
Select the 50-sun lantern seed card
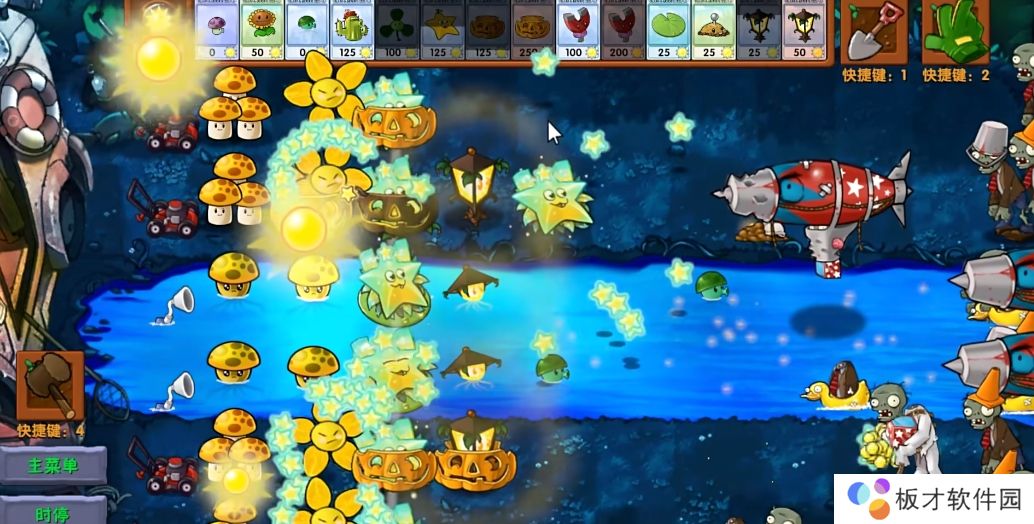tap(803, 30)
